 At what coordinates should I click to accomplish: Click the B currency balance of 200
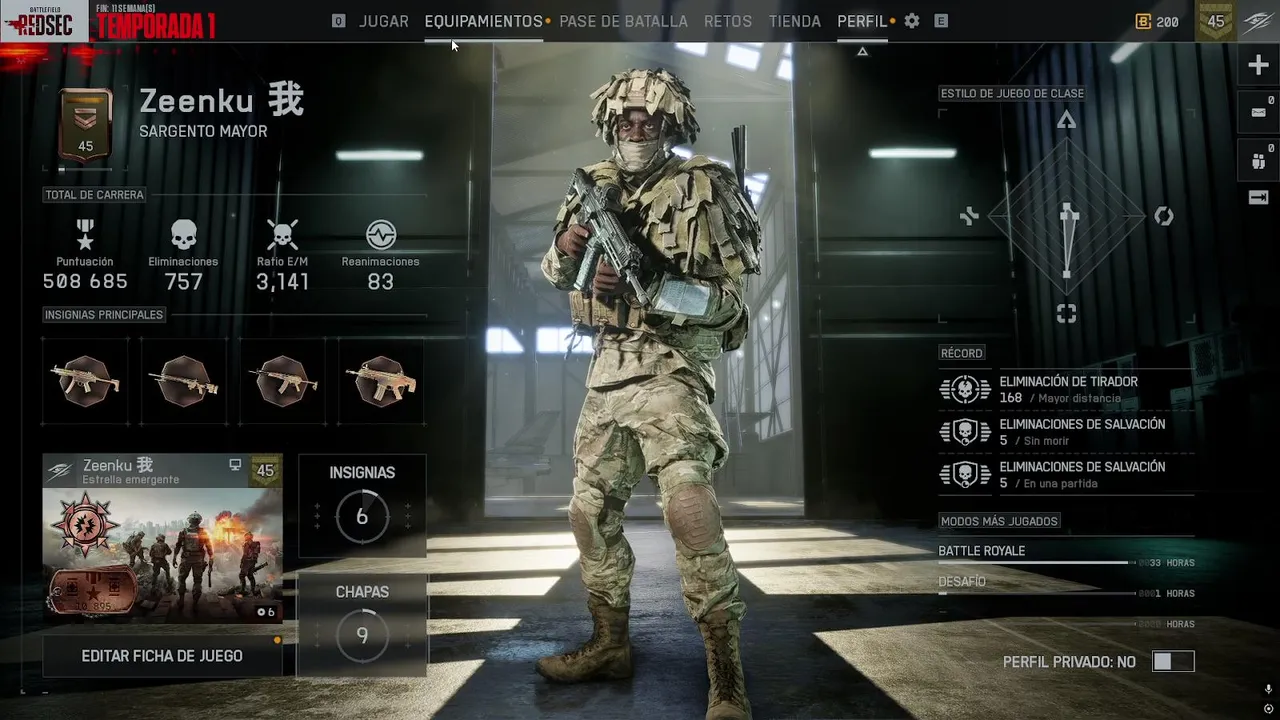1157,21
